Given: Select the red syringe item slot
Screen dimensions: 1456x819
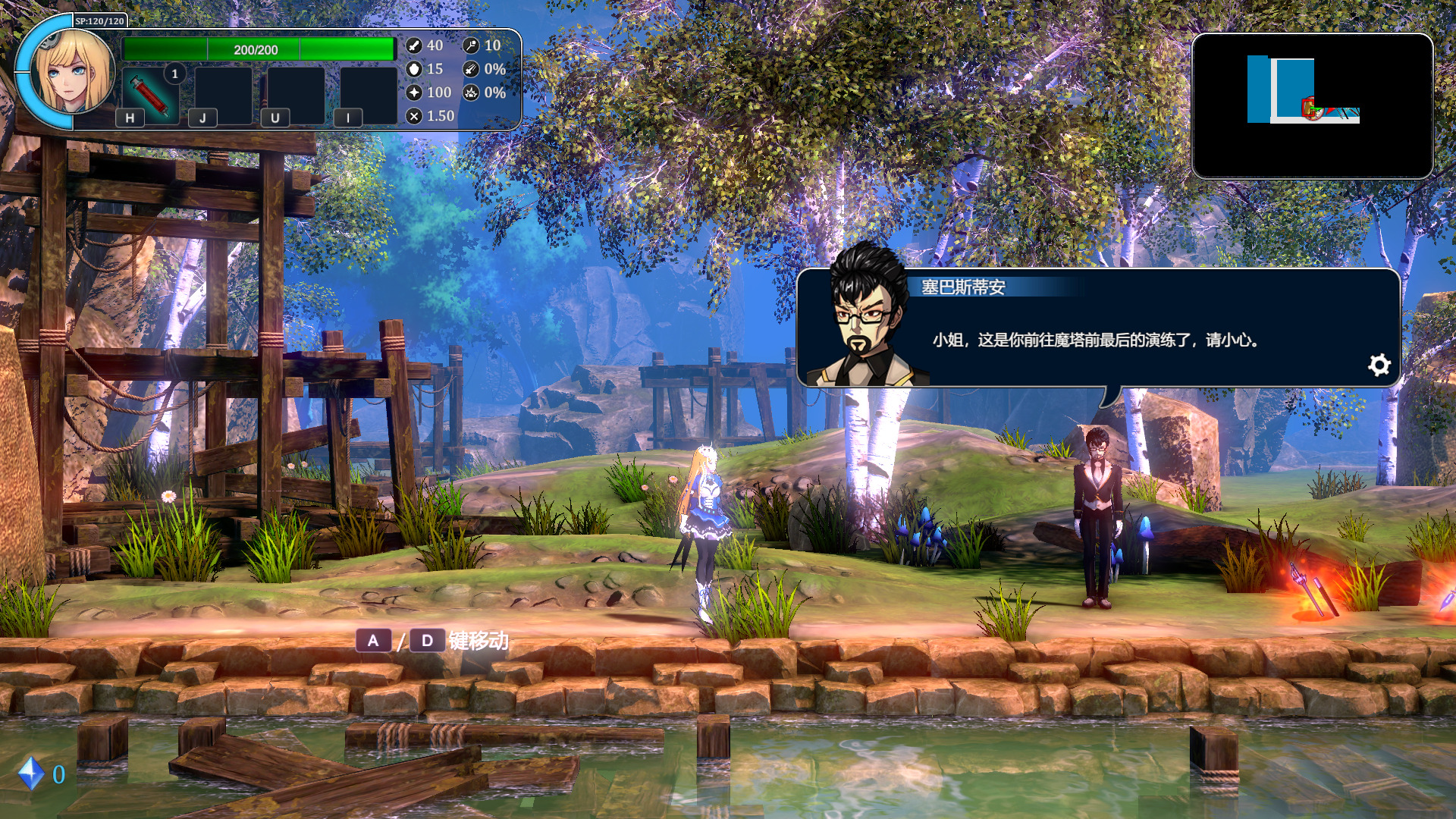Looking at the screenshot, I should 151,94.
